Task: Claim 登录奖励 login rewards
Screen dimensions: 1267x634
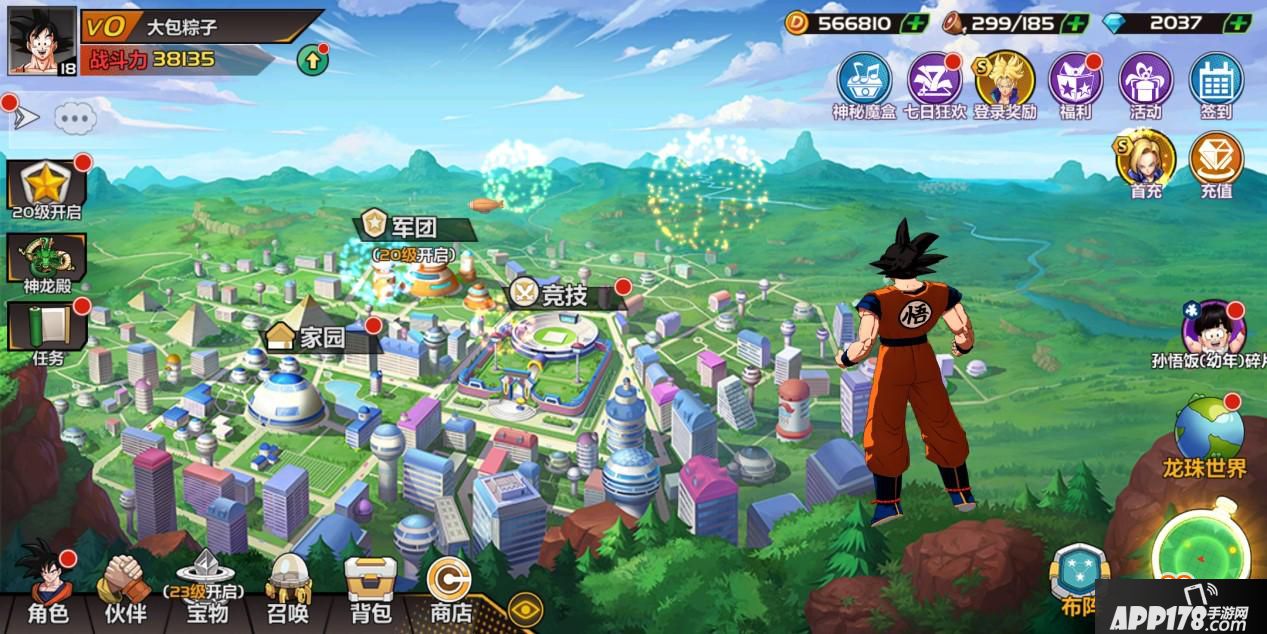Action: pos(1005,84)
